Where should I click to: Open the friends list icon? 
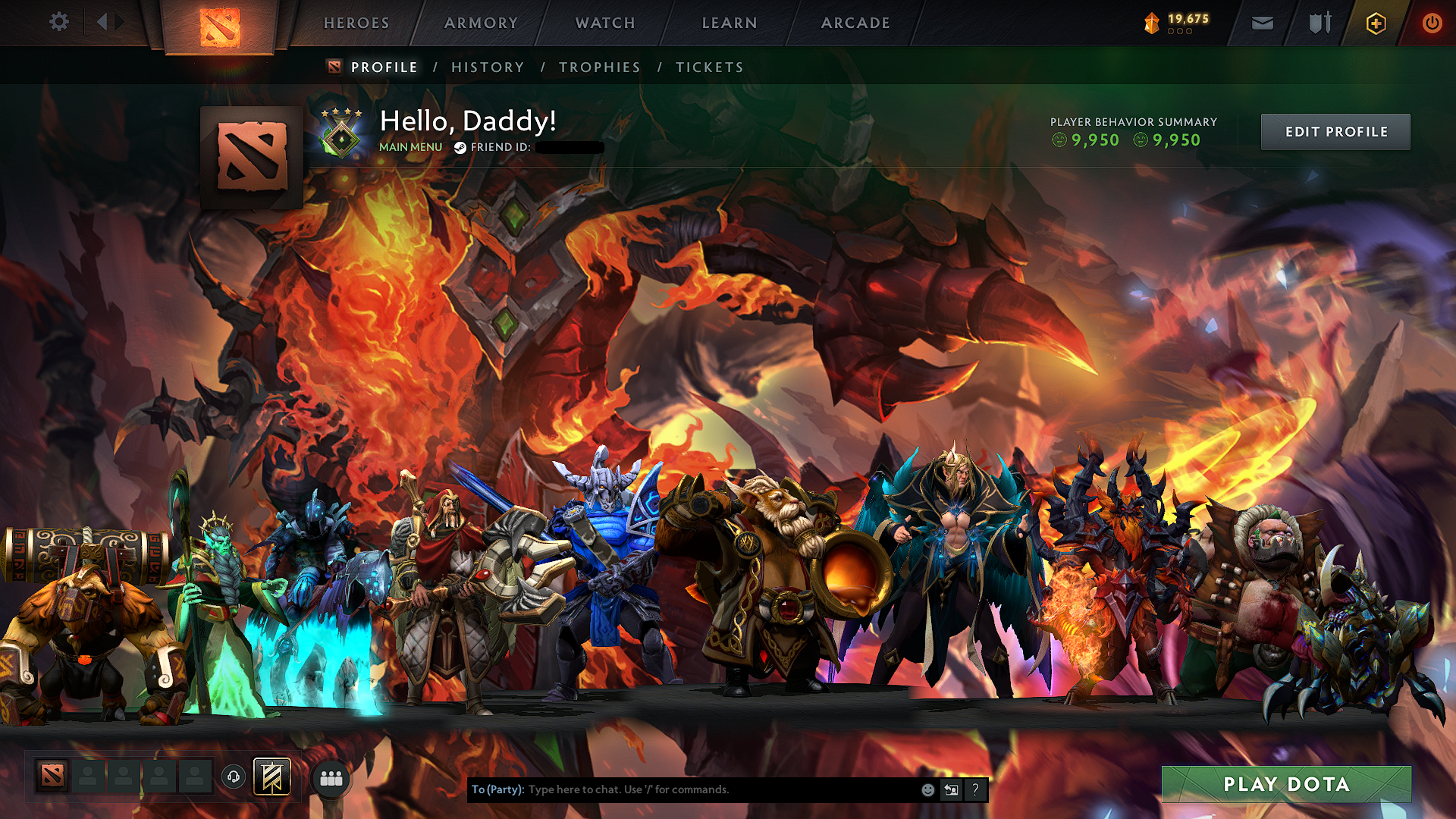pyautogui.click(x=331, y=777)
